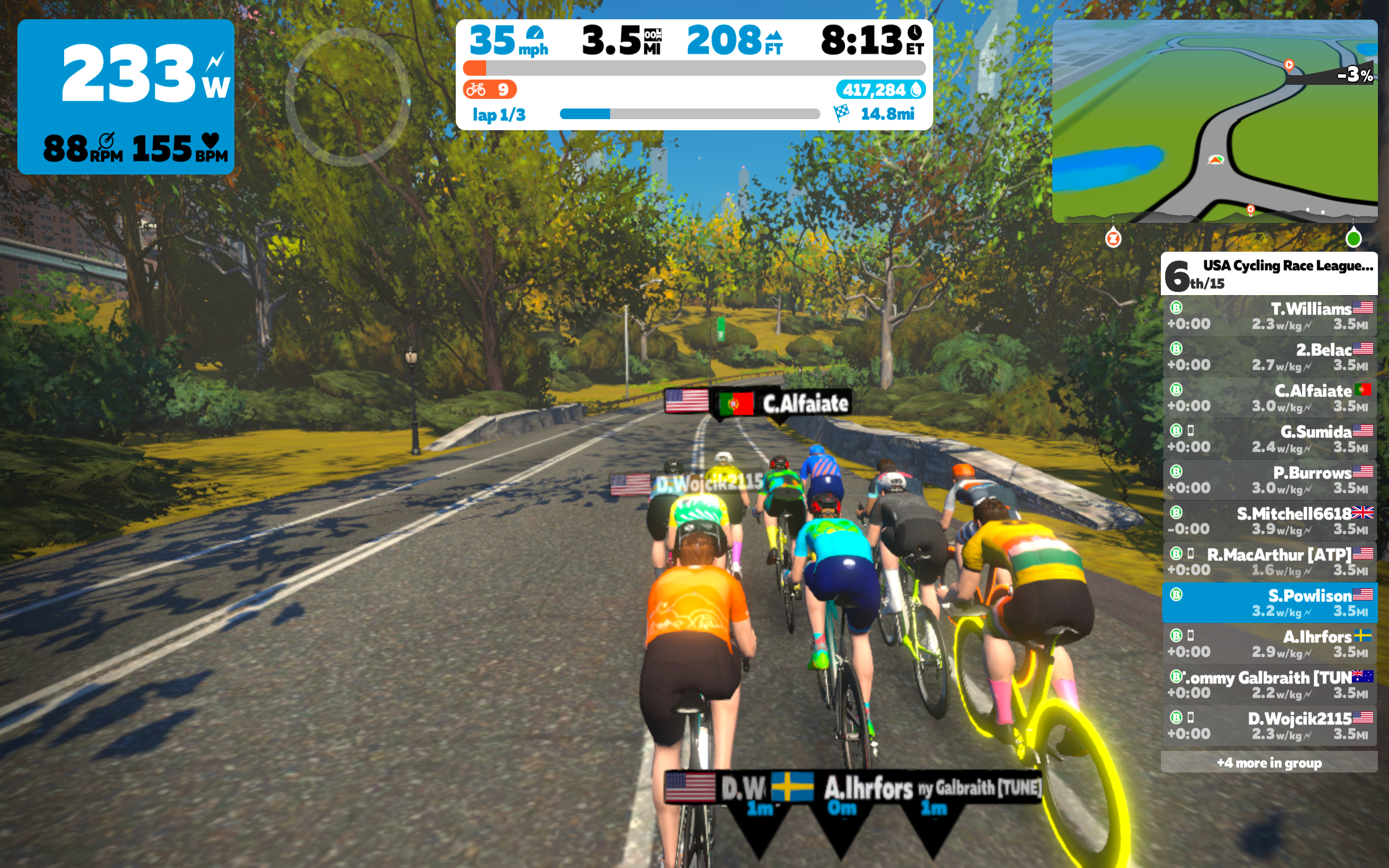Select P.Burrows from the rider list
This screenshot has width=1389, height=868.
click(1269, 480)
